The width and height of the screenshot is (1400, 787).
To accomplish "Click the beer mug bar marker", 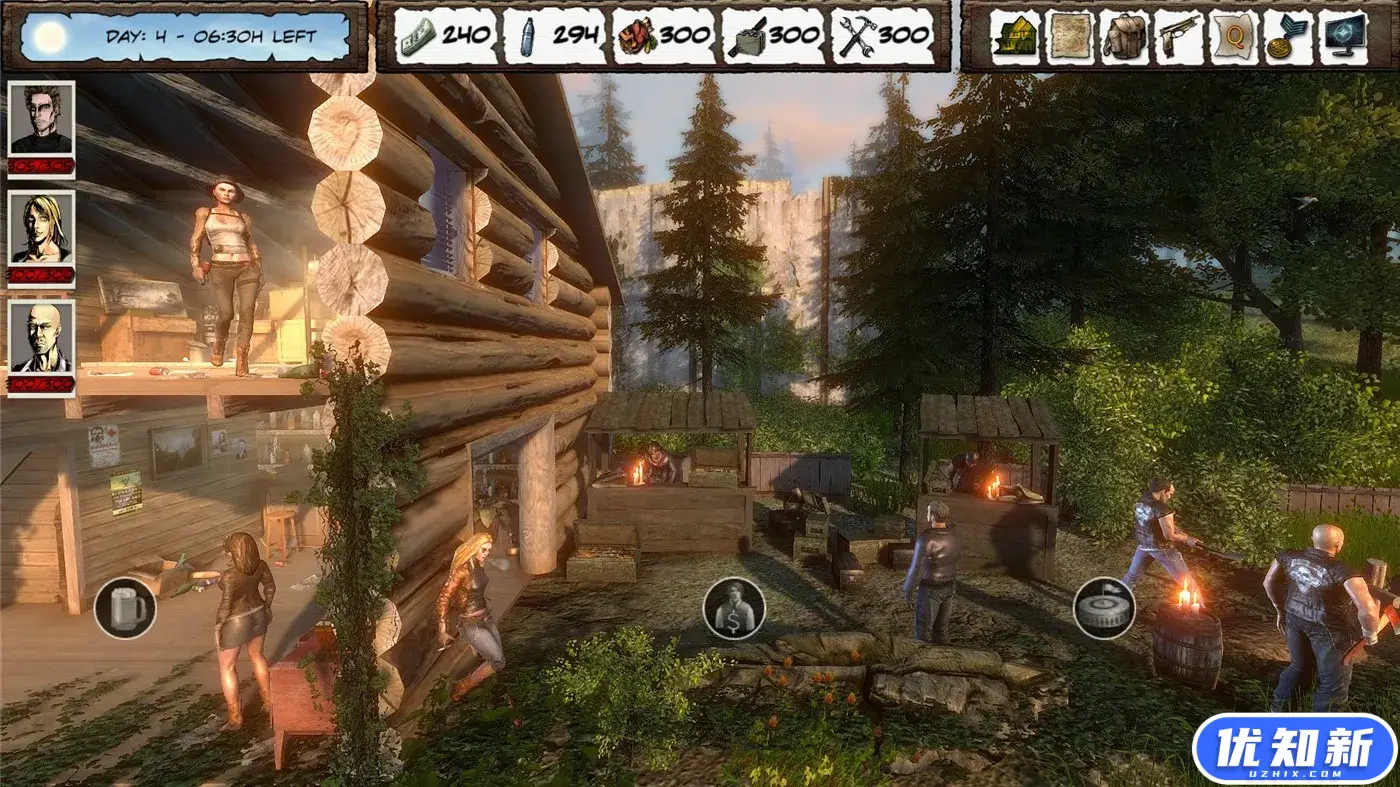I will (125, 608).
